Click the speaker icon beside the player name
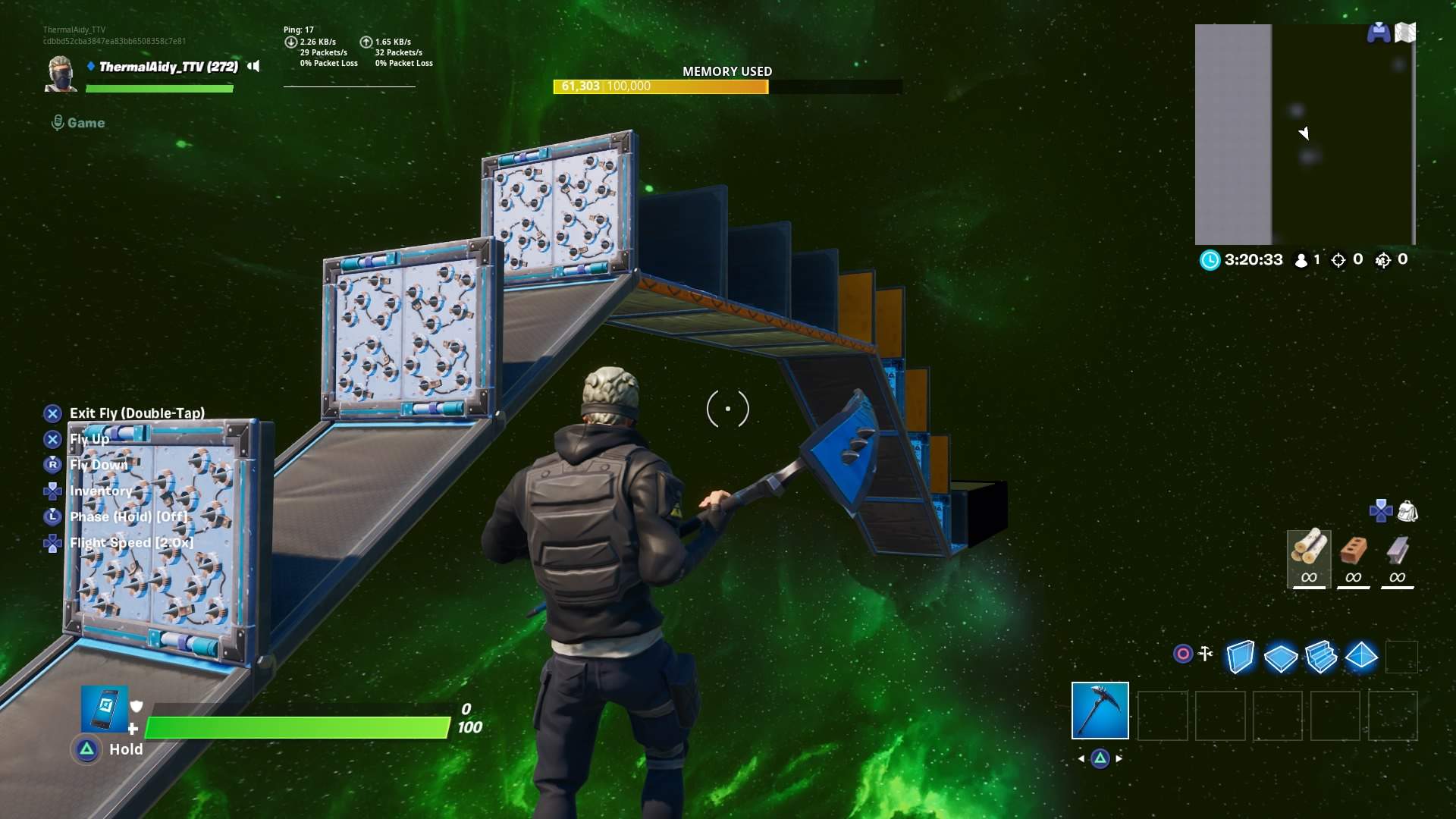The height and width of the screenshot is (819, 1456). pos(254,67)
